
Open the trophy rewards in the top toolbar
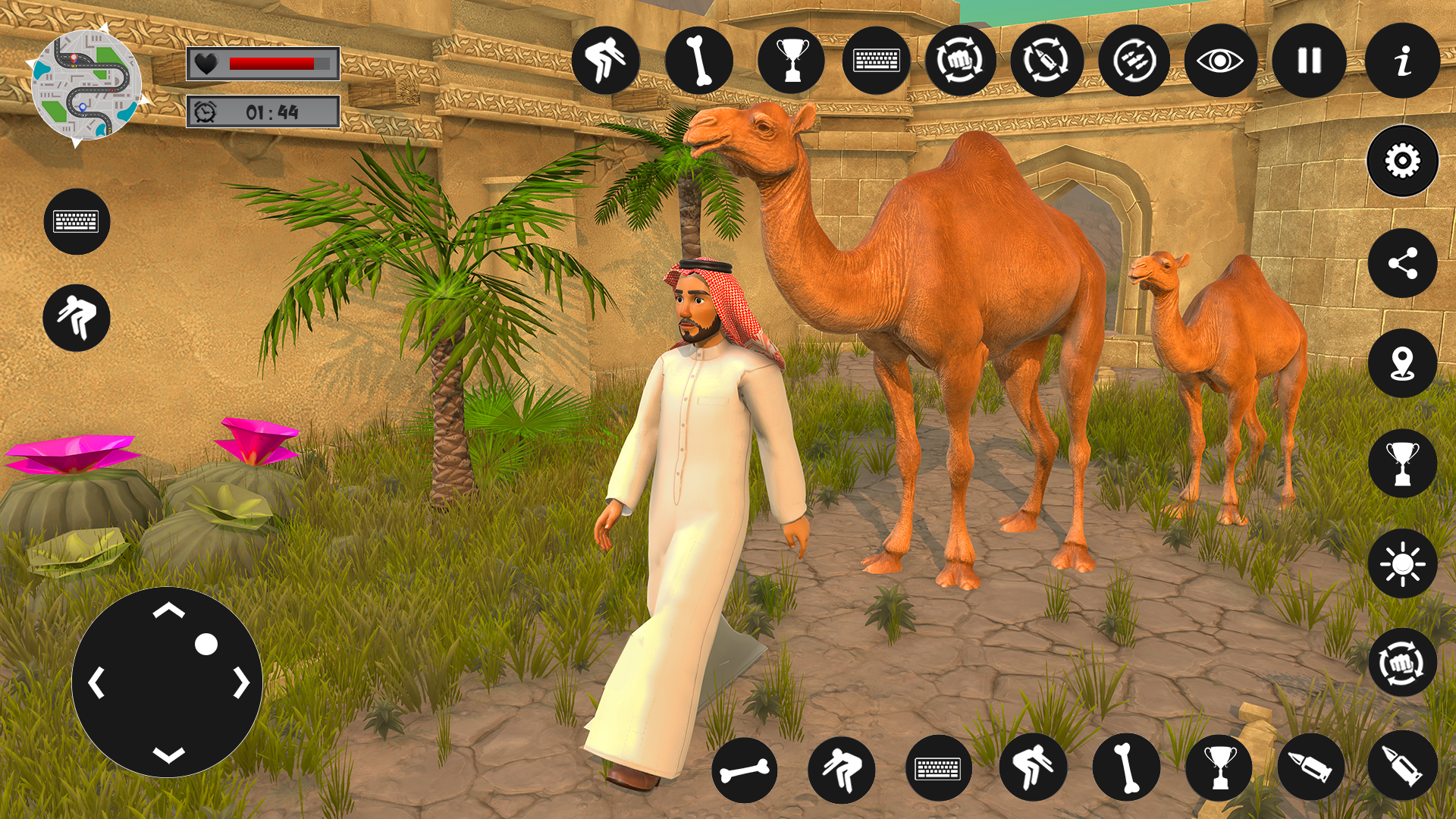point(791,61)
